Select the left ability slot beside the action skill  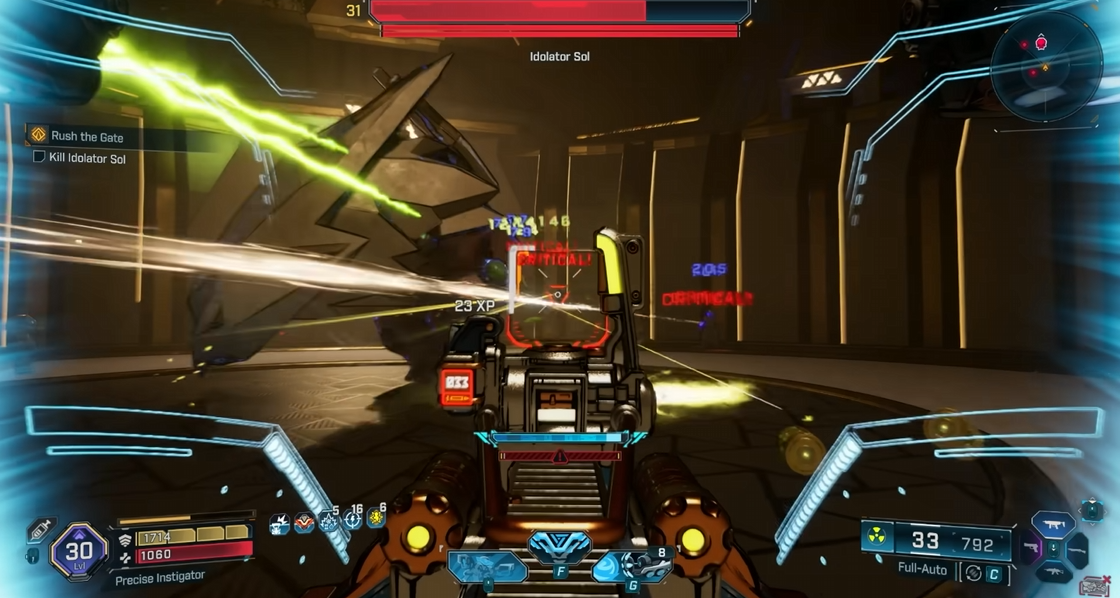pyautogui.click(x=486, y=567)
